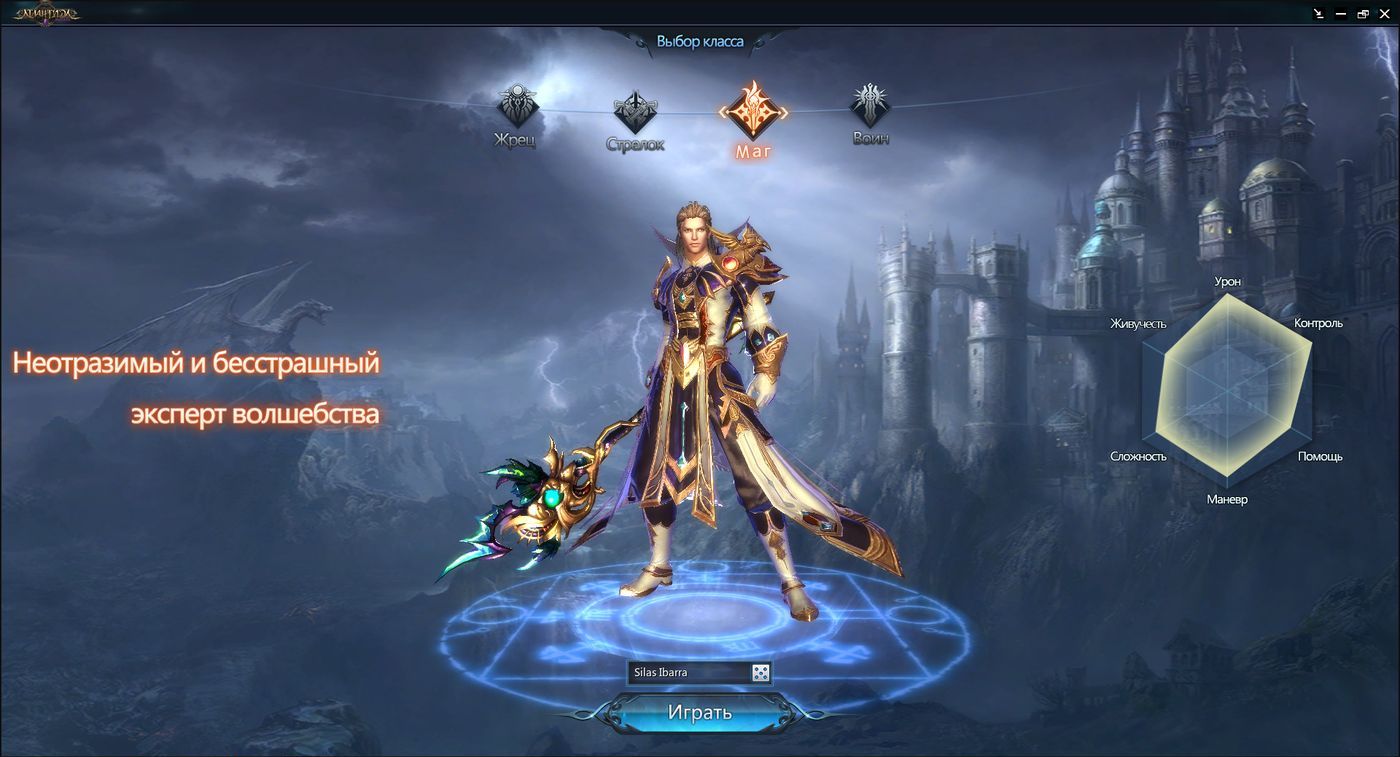Roll the dice for a random name
The image size is (1400, 757).
761,673
